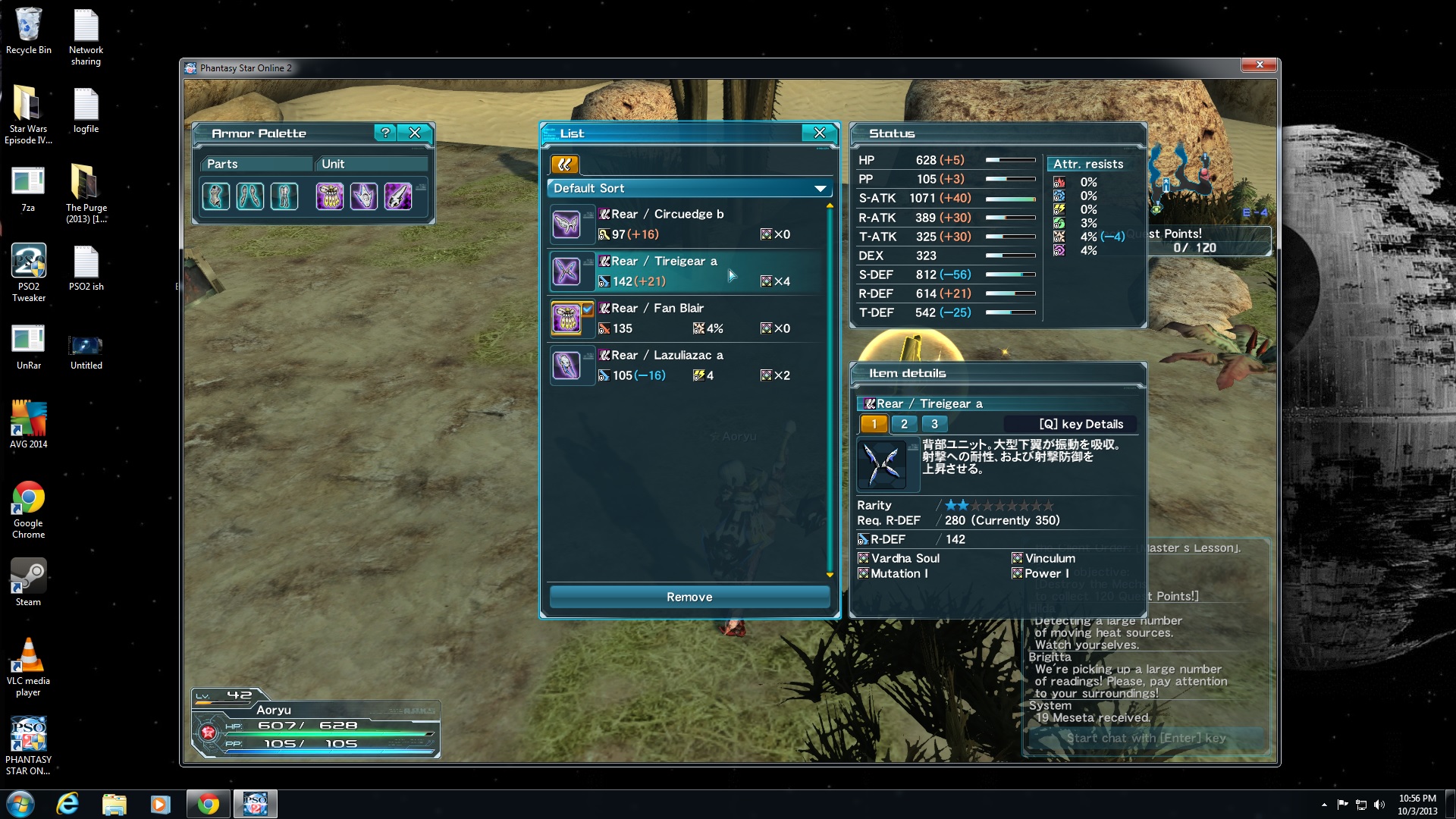This screenshot has height=819, width=1456.
Task: Select Rear / Tireigear a unit
Action: tap(689, 271)
